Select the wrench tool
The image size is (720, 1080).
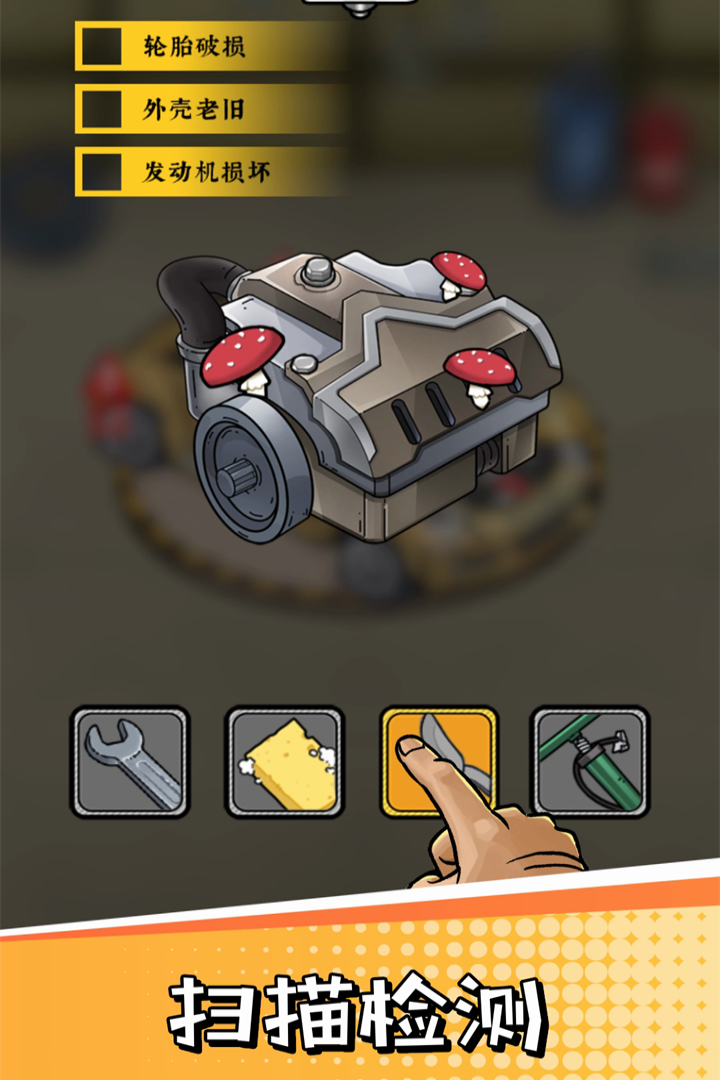tap(130, 763)
